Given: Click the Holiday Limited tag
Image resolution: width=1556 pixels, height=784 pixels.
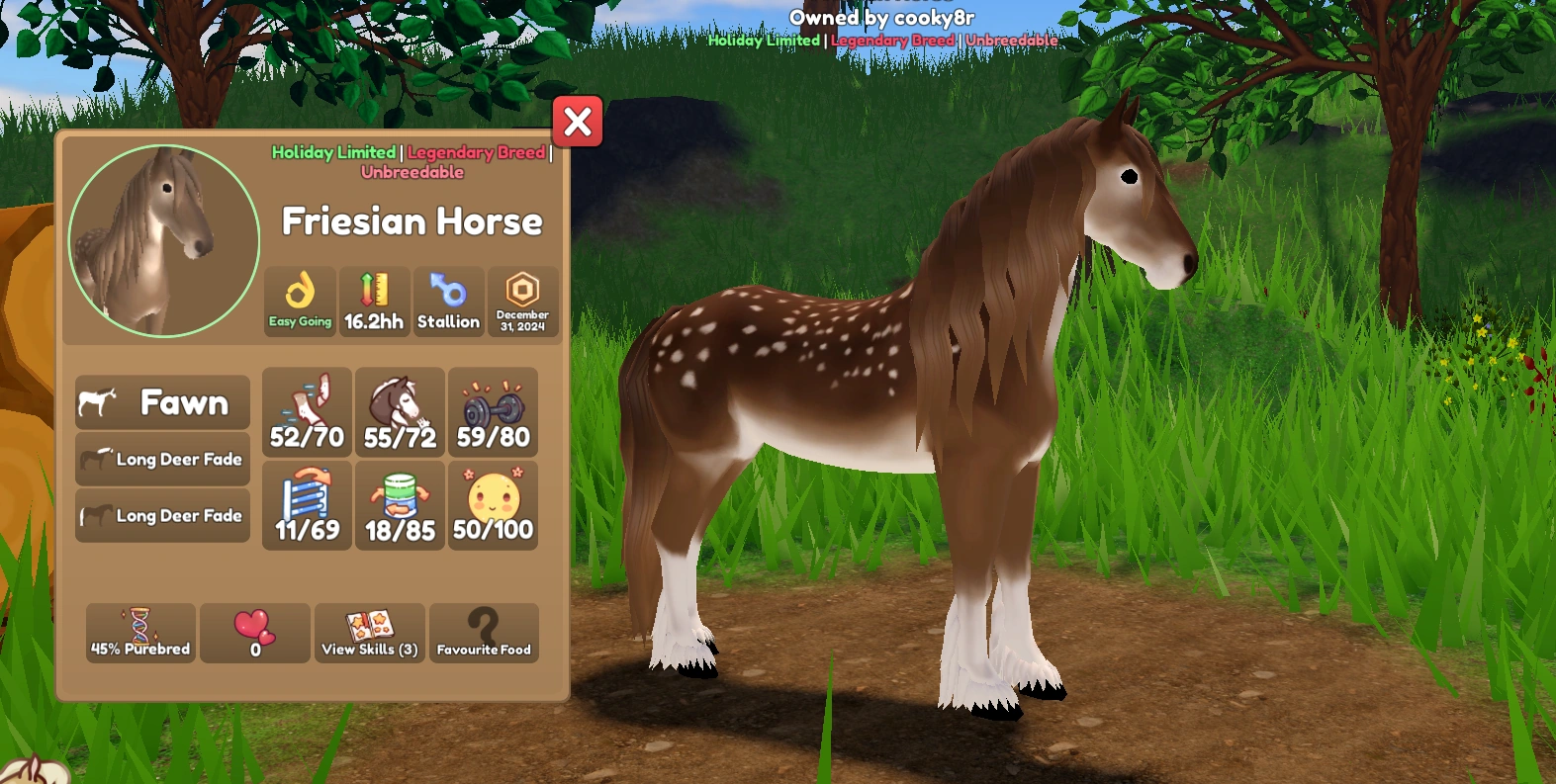Looking at the screenshot, I should click(333, 152).
